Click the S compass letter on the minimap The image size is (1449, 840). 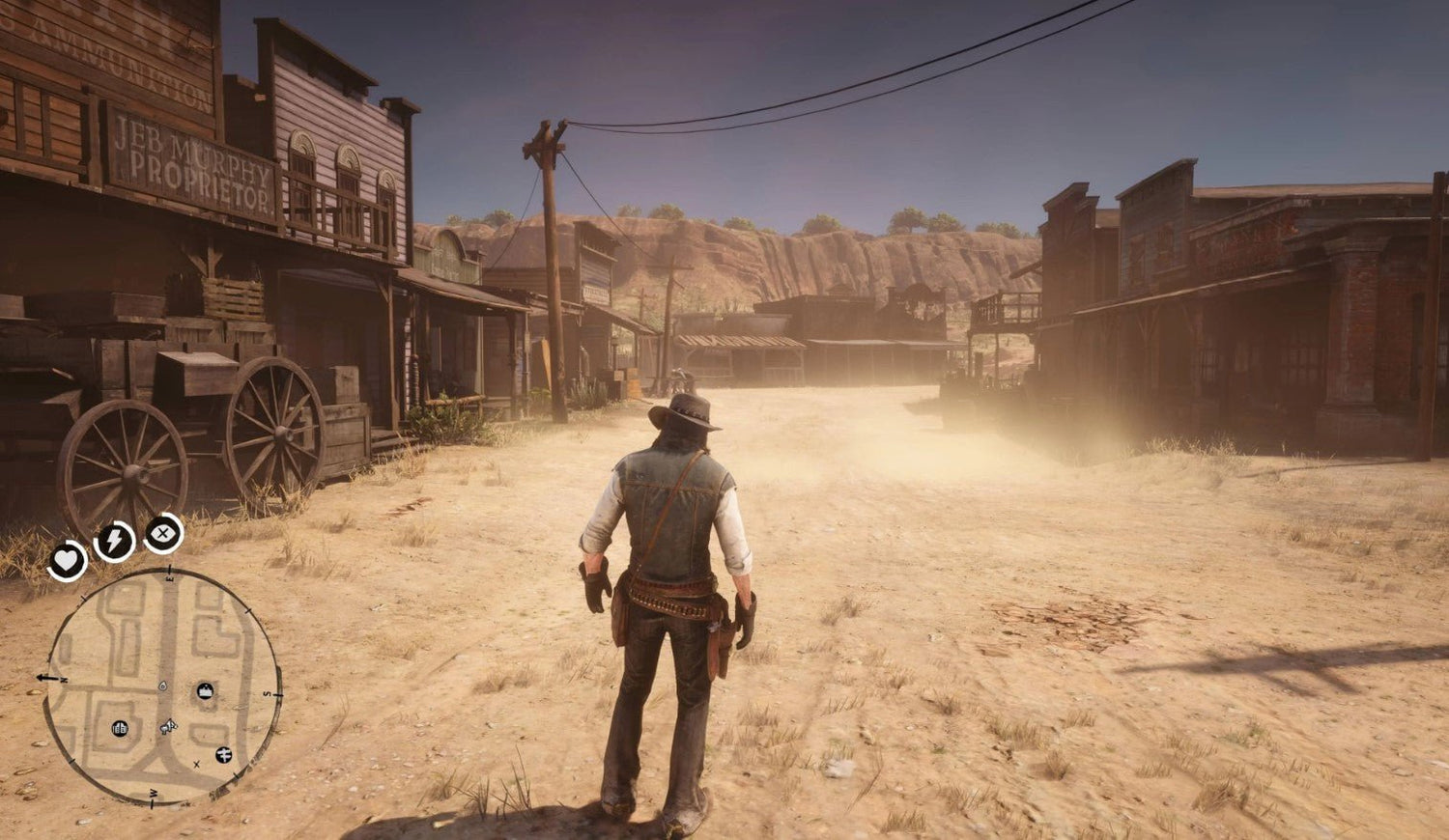(268, 693)
